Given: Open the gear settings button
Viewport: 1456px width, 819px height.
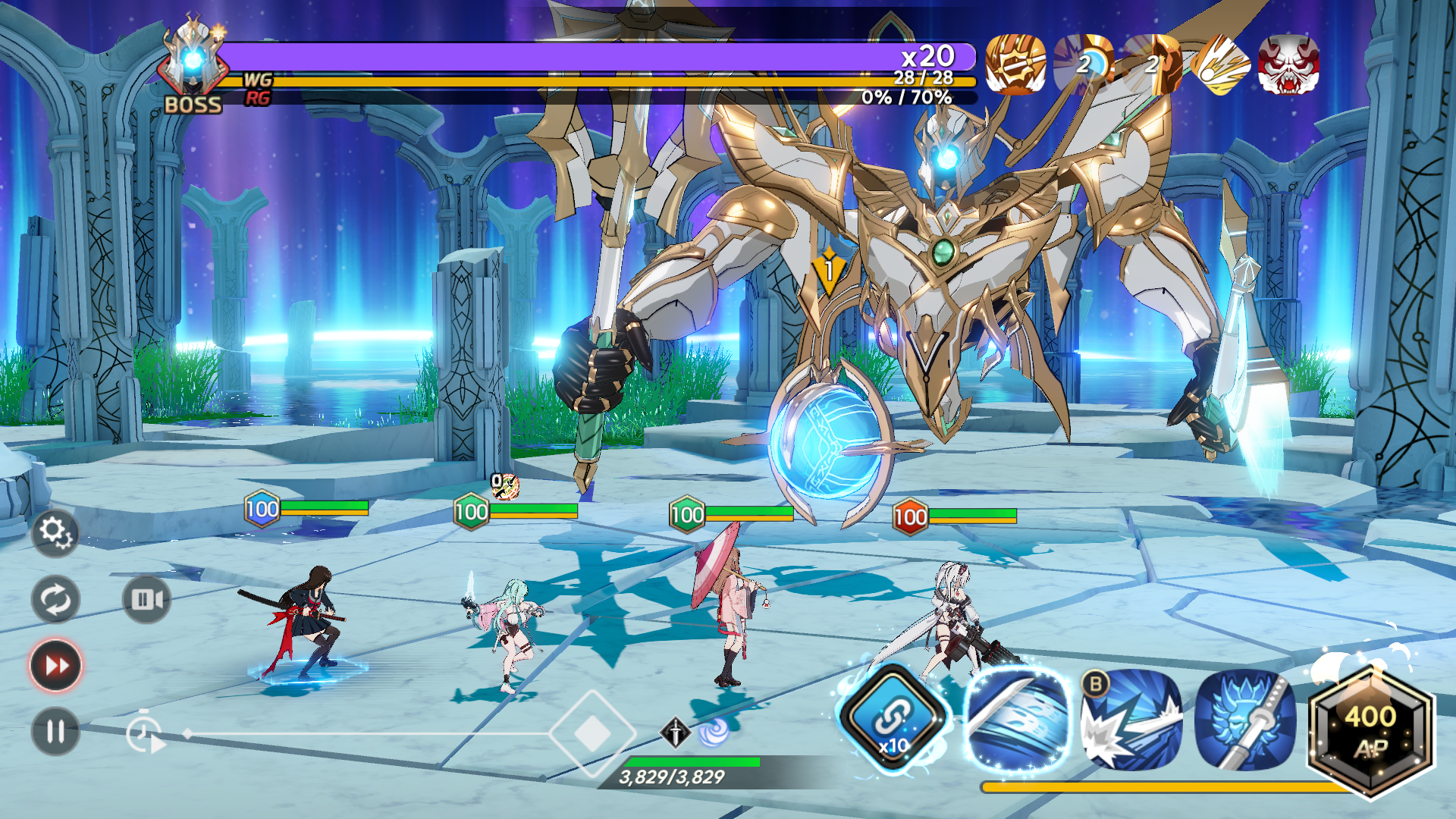Looking at the screenshot, I should click(55, 532).
